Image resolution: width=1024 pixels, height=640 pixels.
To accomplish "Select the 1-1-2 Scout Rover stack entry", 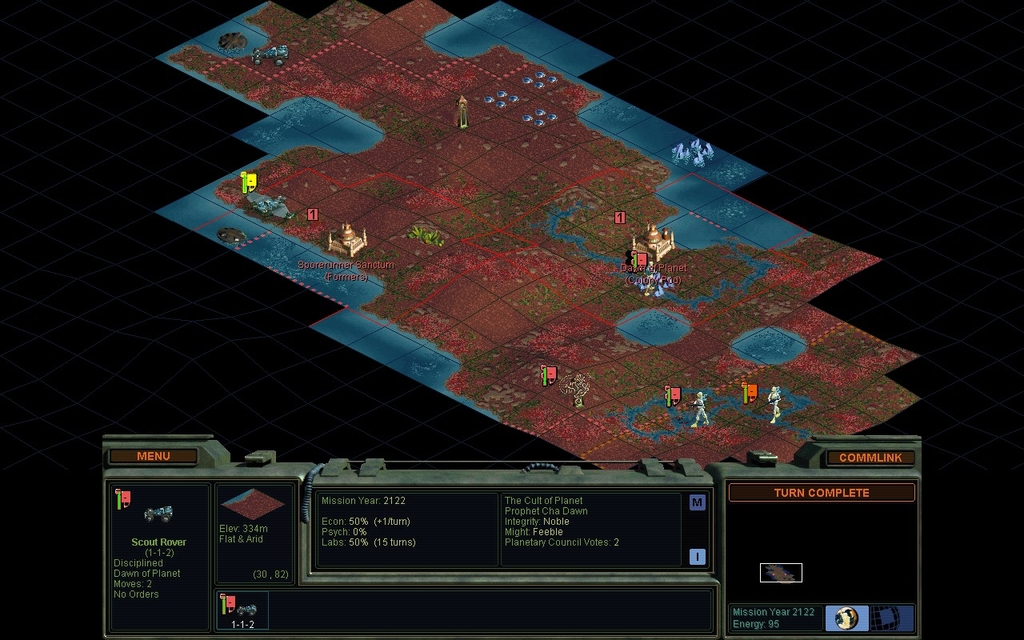I will [242, 610].
